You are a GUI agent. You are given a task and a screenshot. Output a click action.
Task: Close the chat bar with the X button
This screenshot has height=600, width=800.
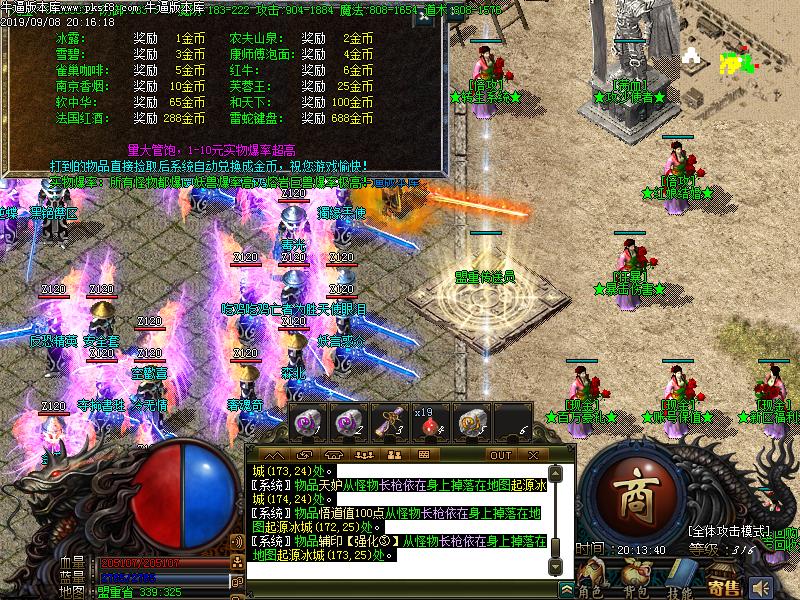[534, 454]
